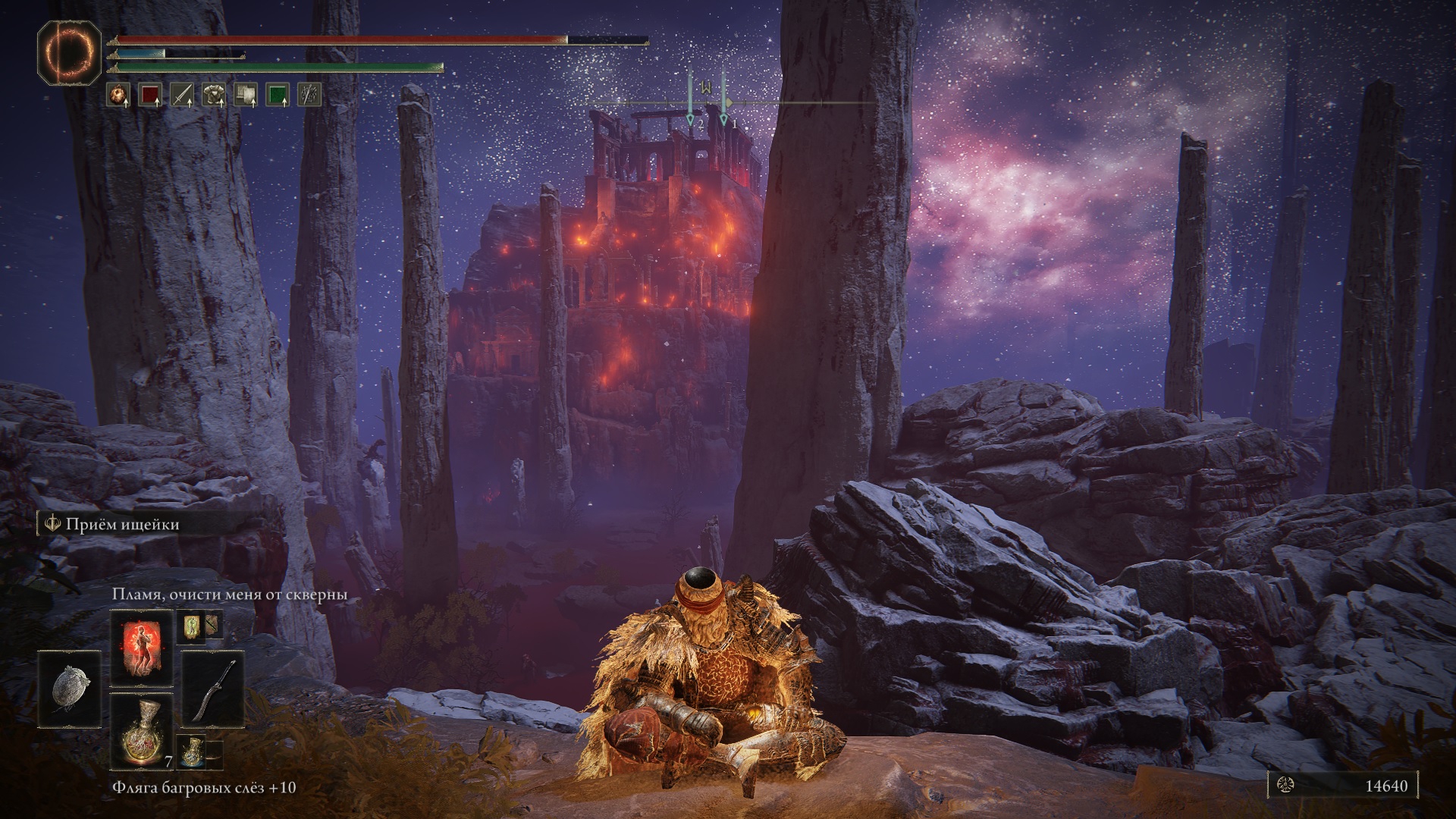1456x819 pixels.
Task: Select the round shield left-hand slot
Action: [71, 689]
